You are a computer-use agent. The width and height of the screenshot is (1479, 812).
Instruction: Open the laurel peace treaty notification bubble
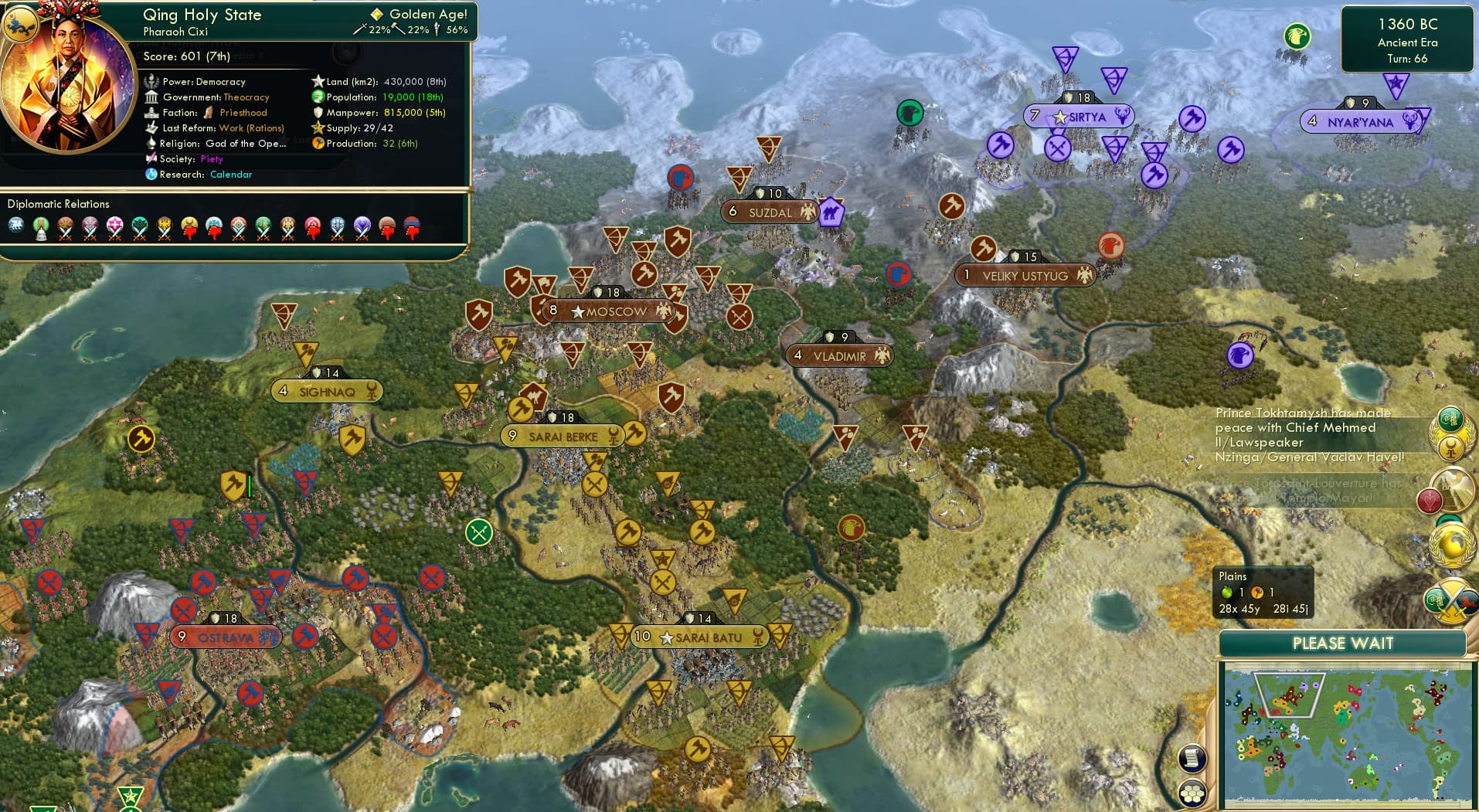tap(1450, 433)
